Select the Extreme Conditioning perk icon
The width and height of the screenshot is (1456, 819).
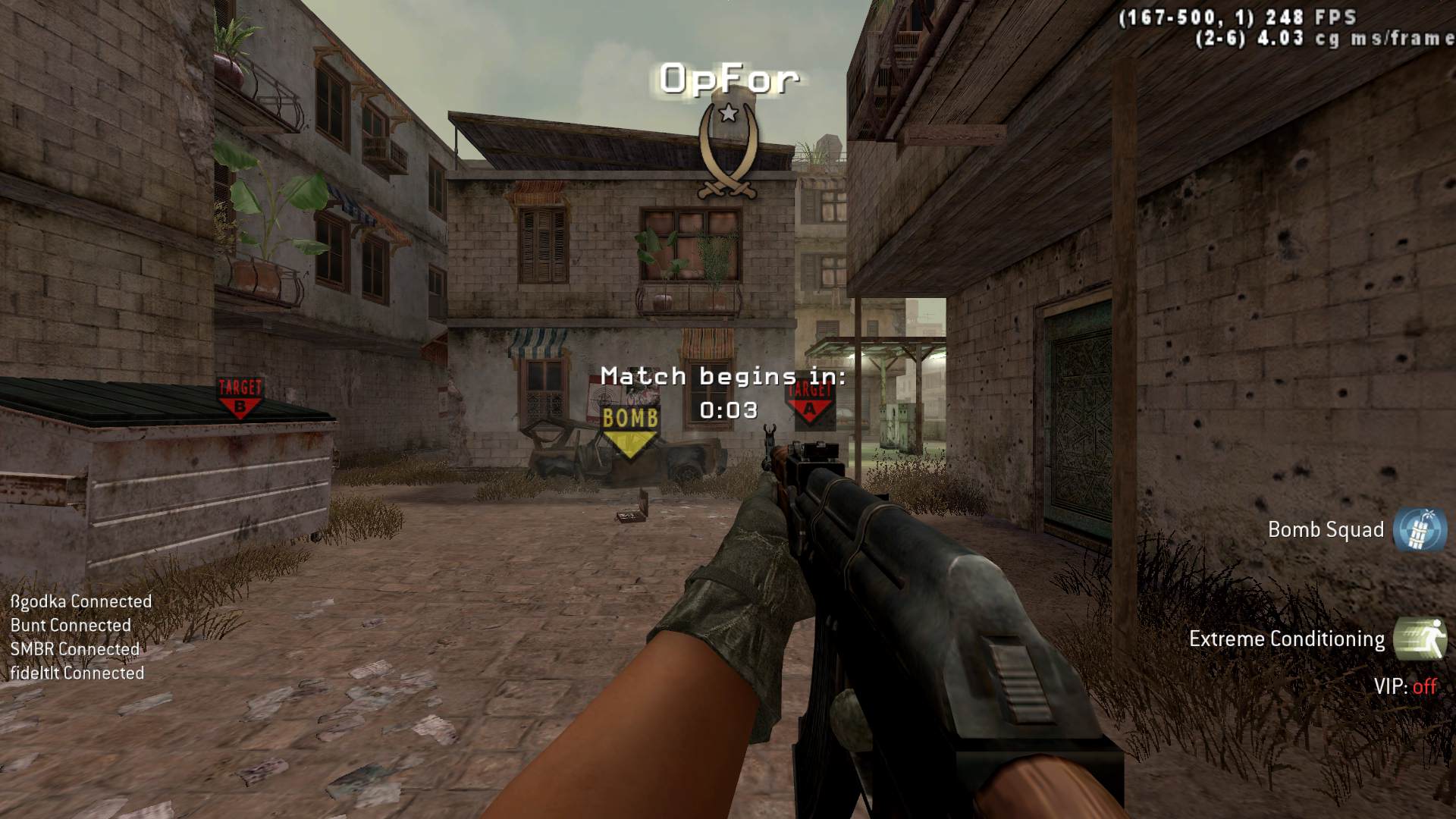coord(1420,639)
